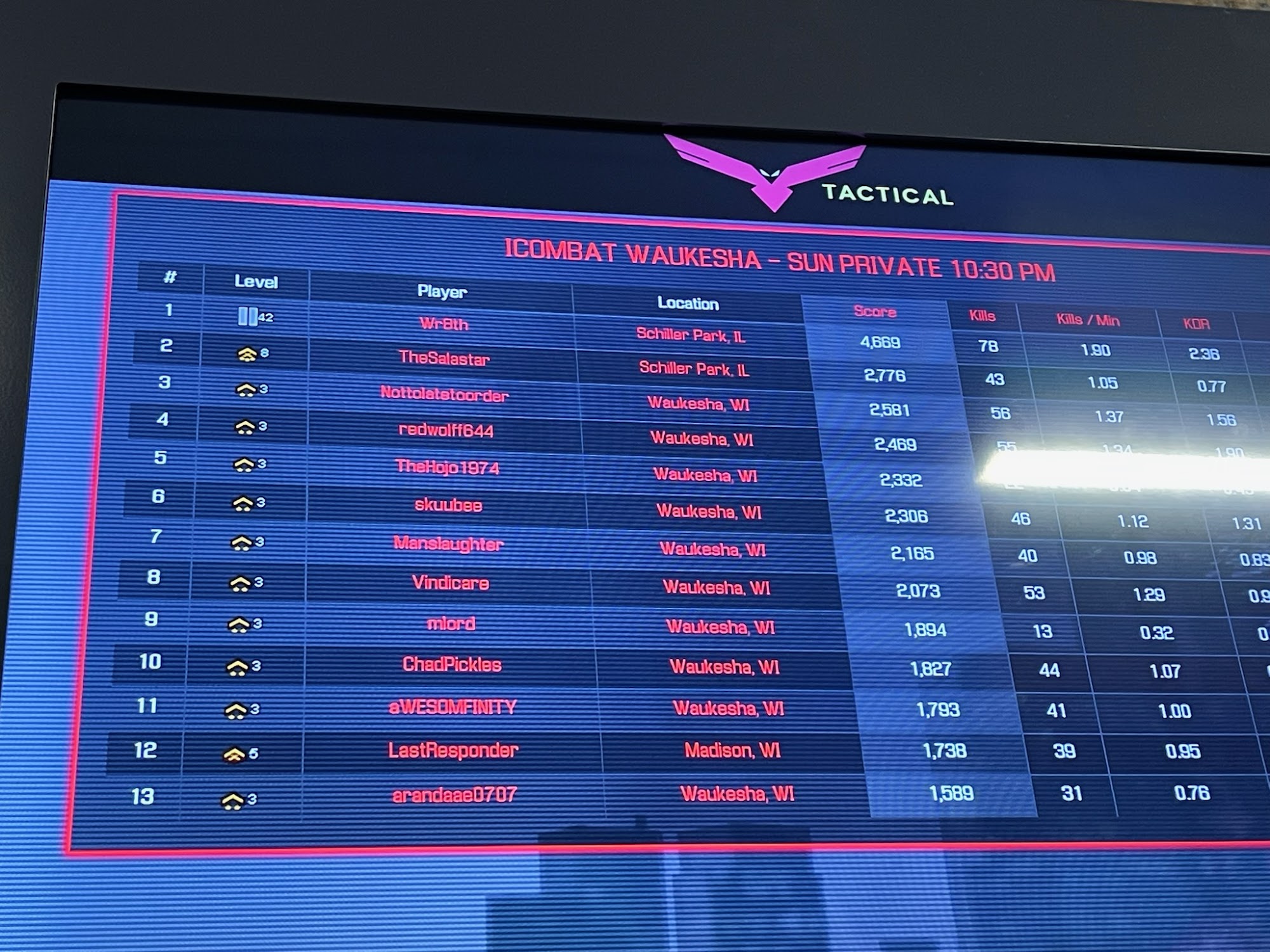Image resolution: width=1270 pixels, height=952 pixels.
Task: Choose player mlord
Action: (x=451, y=623)
